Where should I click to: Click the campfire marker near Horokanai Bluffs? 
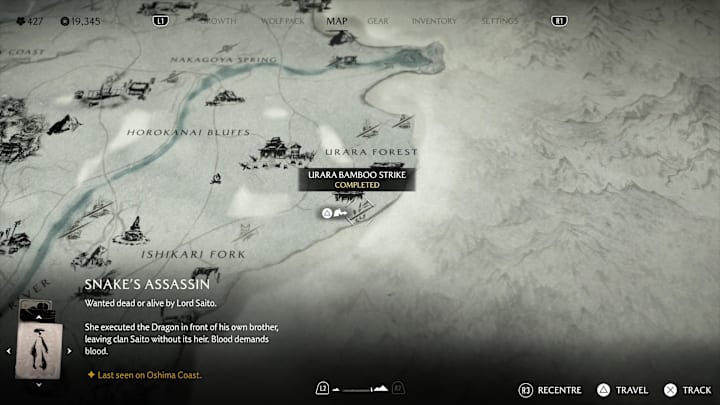pos(214,180)
